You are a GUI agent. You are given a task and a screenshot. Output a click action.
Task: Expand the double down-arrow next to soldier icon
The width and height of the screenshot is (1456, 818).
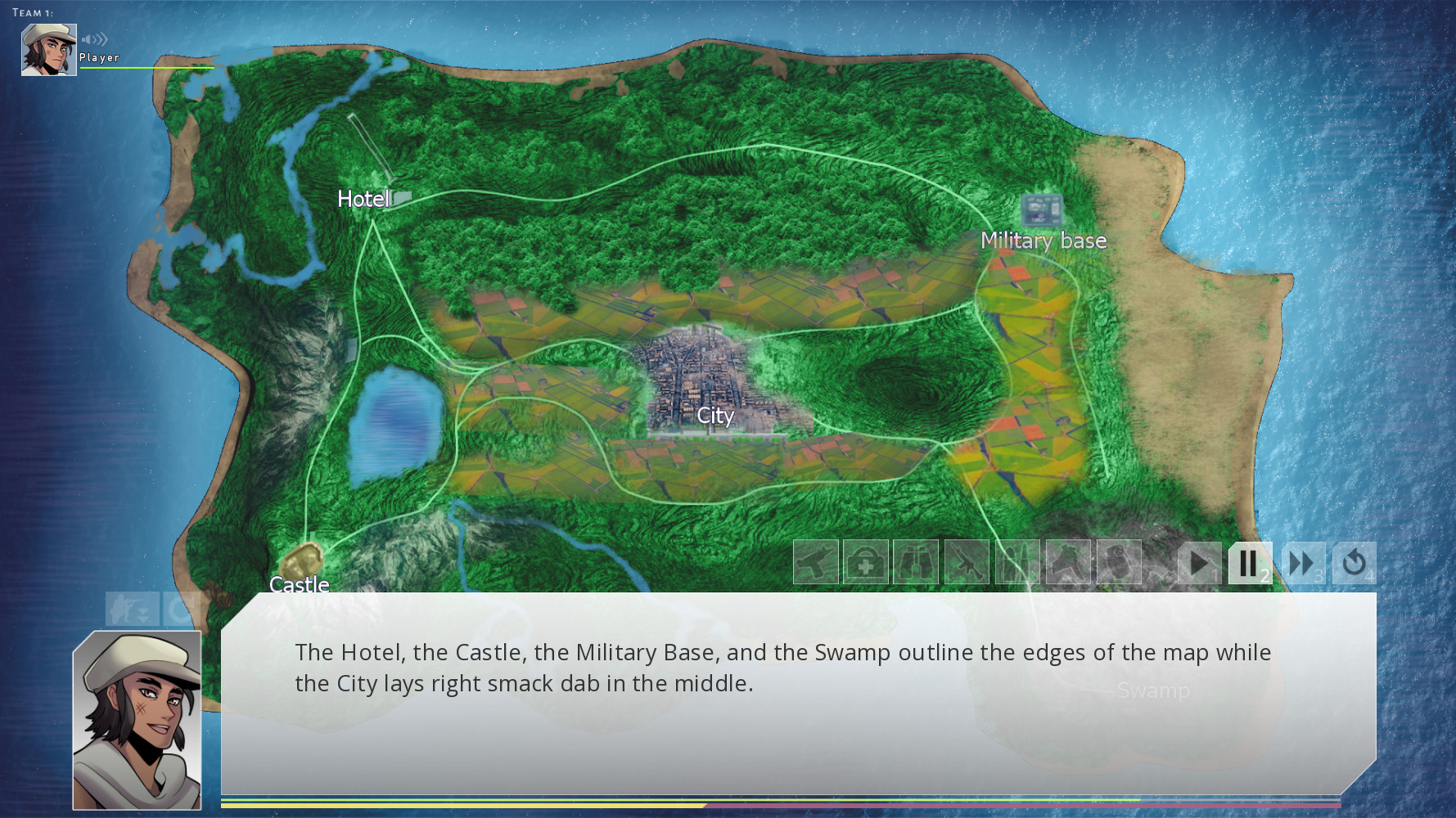[144, 613]
